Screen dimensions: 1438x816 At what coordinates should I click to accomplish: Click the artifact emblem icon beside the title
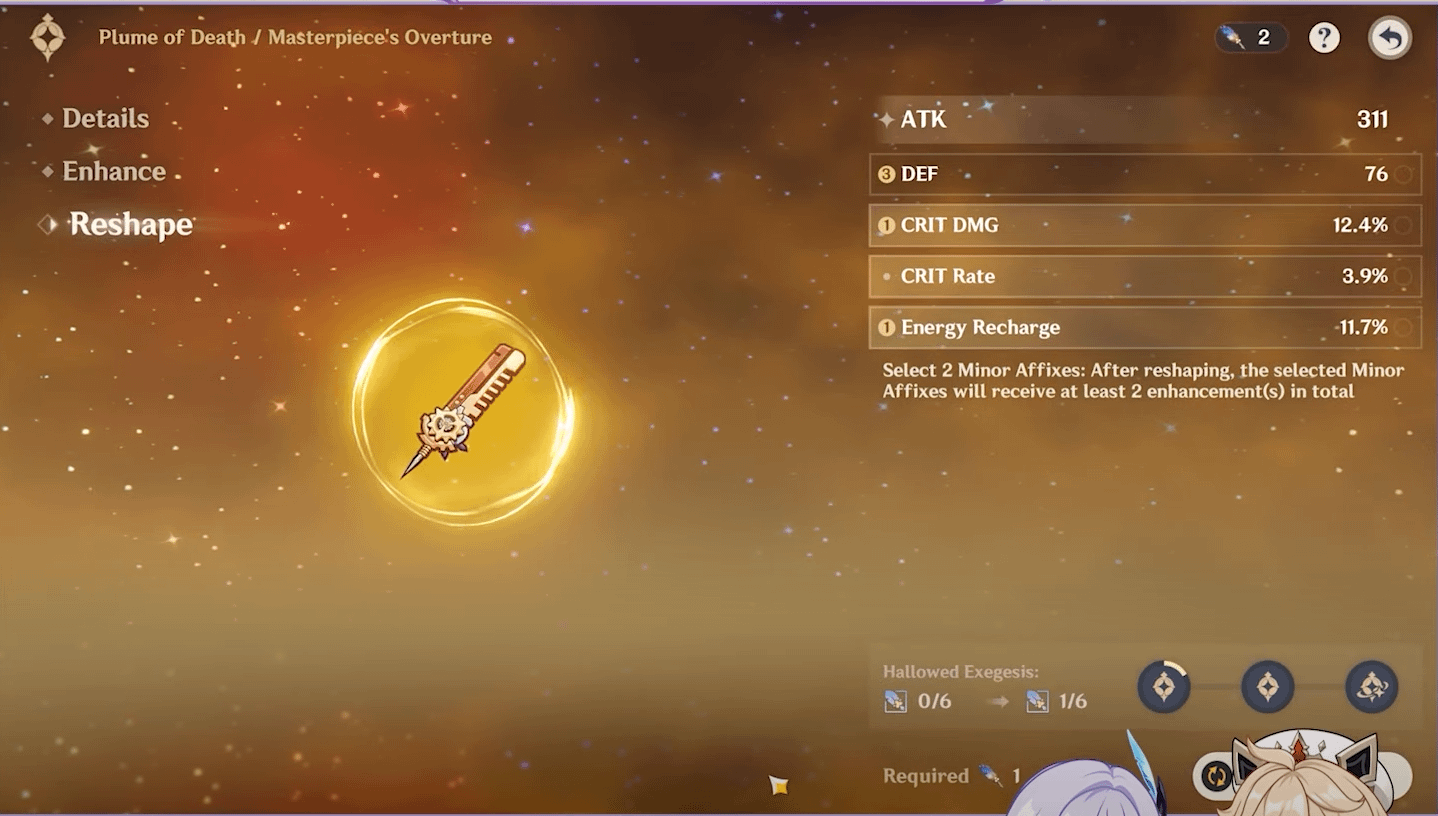pos(47,38)
